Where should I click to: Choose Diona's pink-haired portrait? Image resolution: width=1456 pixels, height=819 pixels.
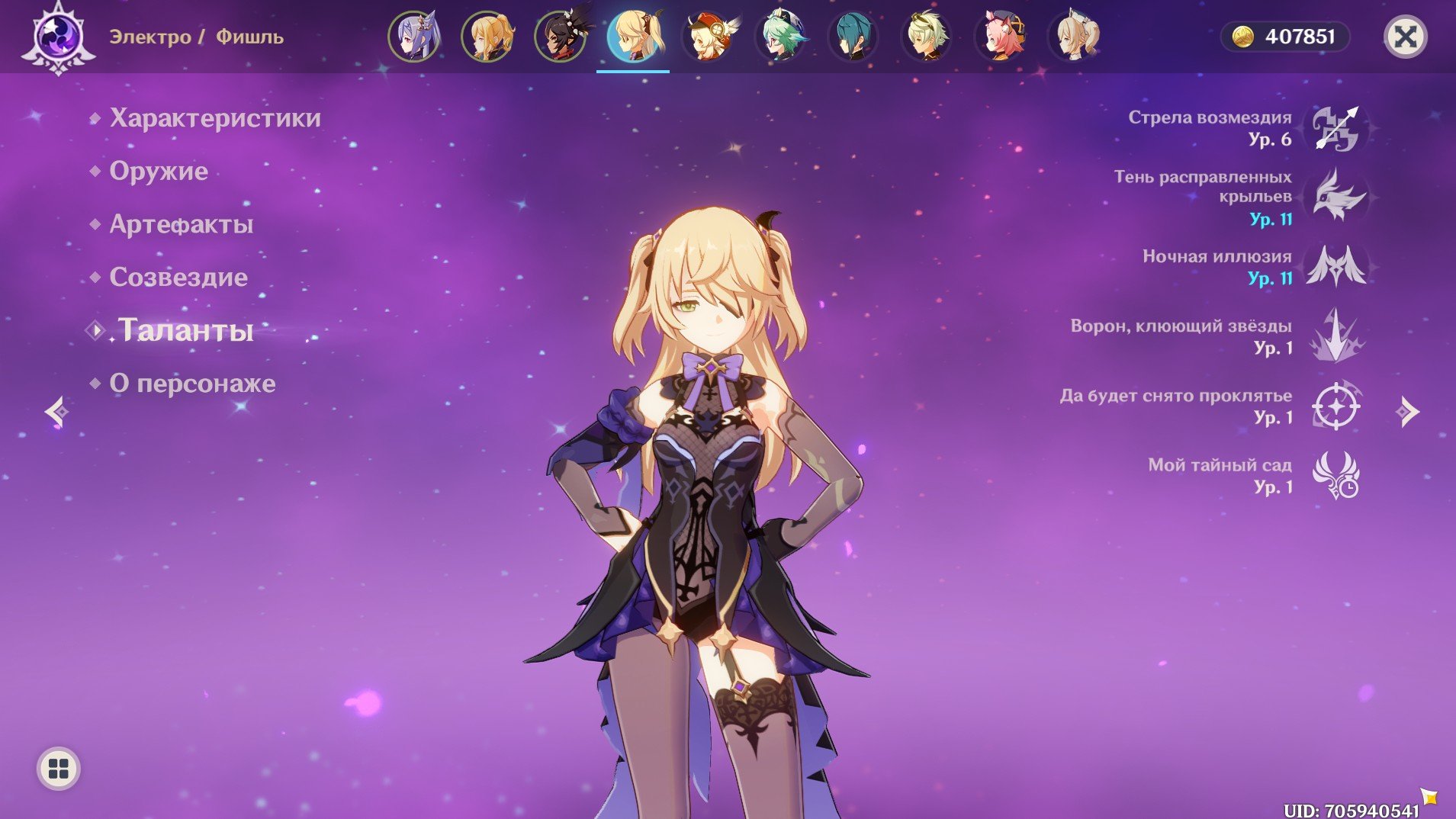coord(1000,37)
